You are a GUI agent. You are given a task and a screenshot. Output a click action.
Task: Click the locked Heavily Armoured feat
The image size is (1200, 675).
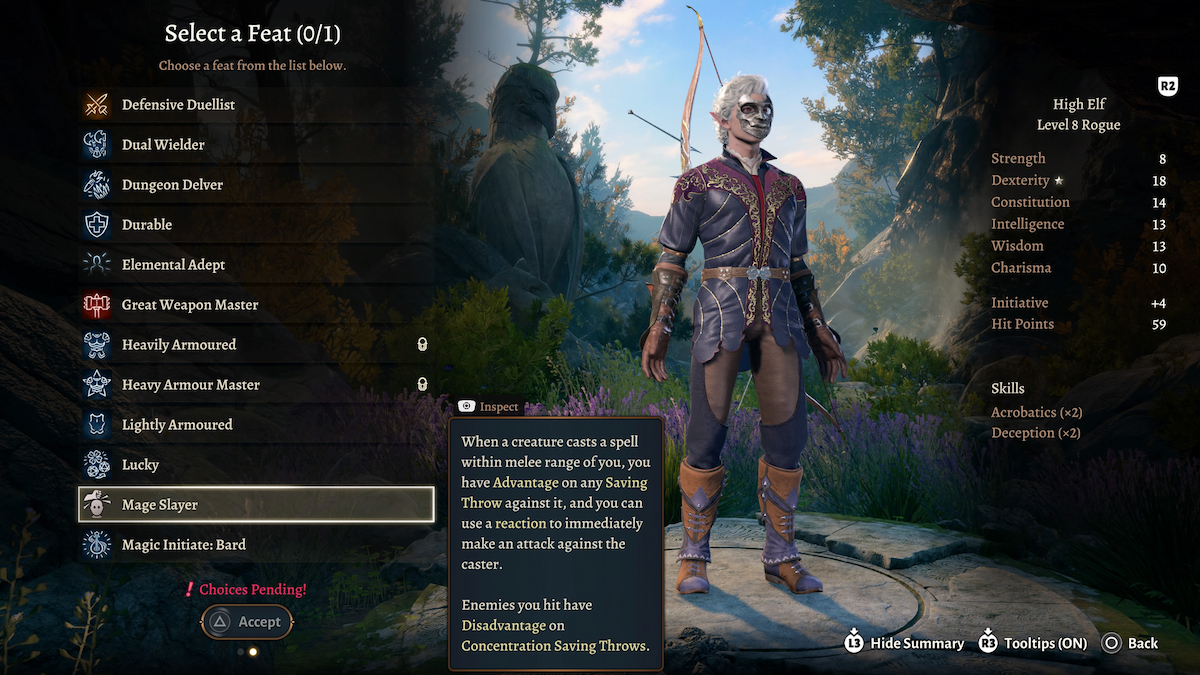coord(179,345)
